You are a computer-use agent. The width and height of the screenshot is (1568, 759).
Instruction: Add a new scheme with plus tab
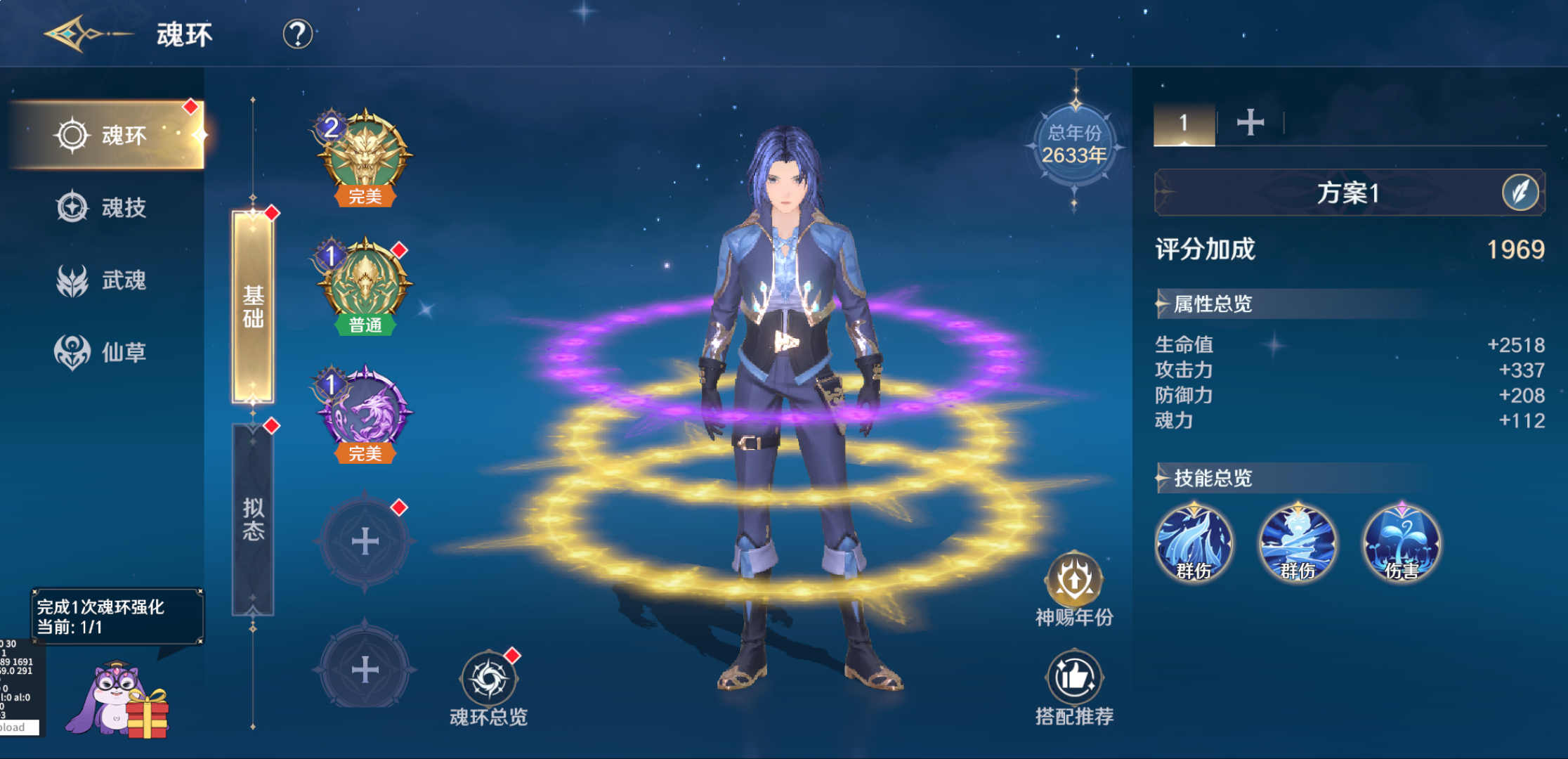pyautogui.click(x=1250, y=123)
